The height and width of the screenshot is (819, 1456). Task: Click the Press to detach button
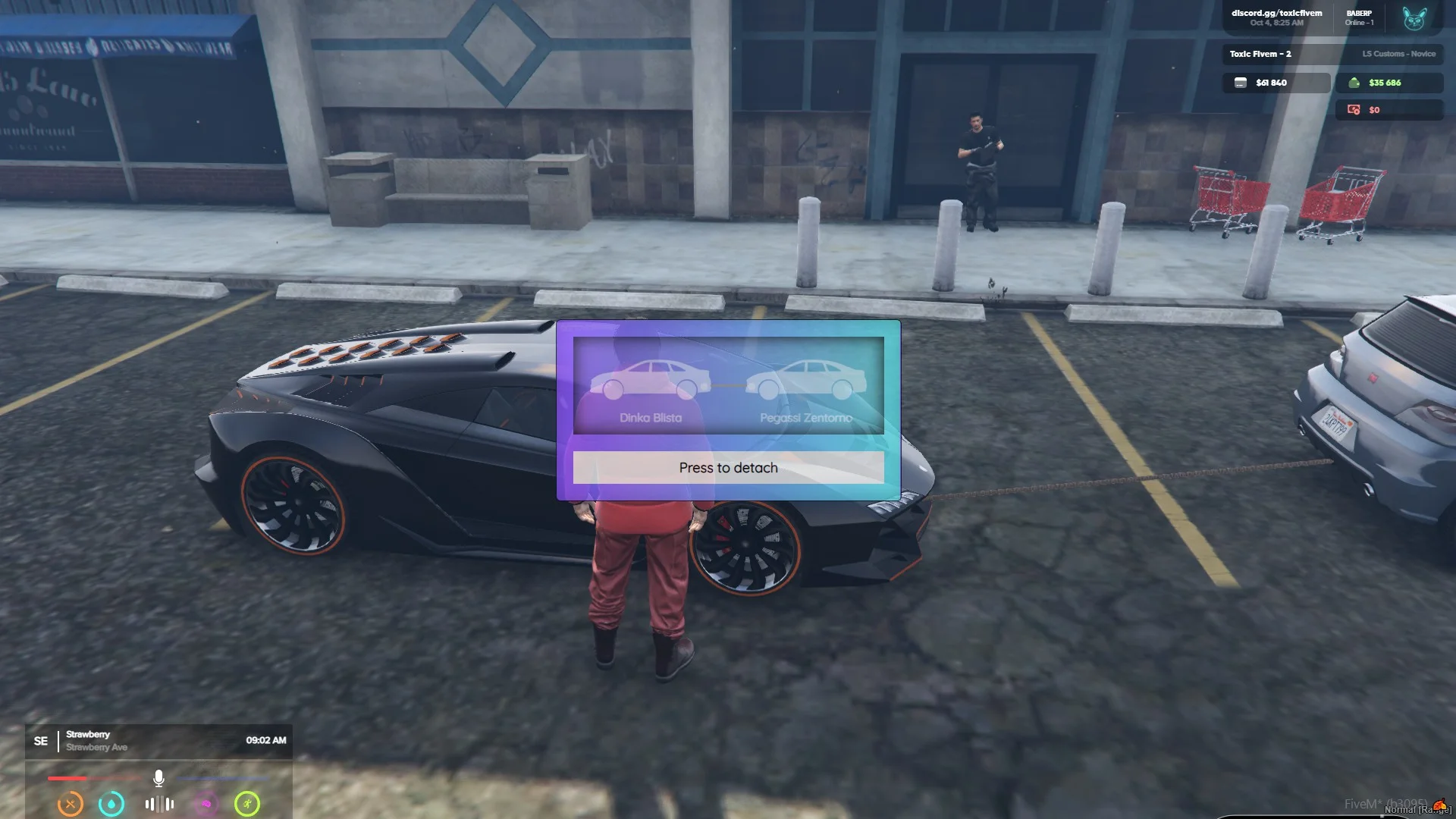(x=728, y=468)
